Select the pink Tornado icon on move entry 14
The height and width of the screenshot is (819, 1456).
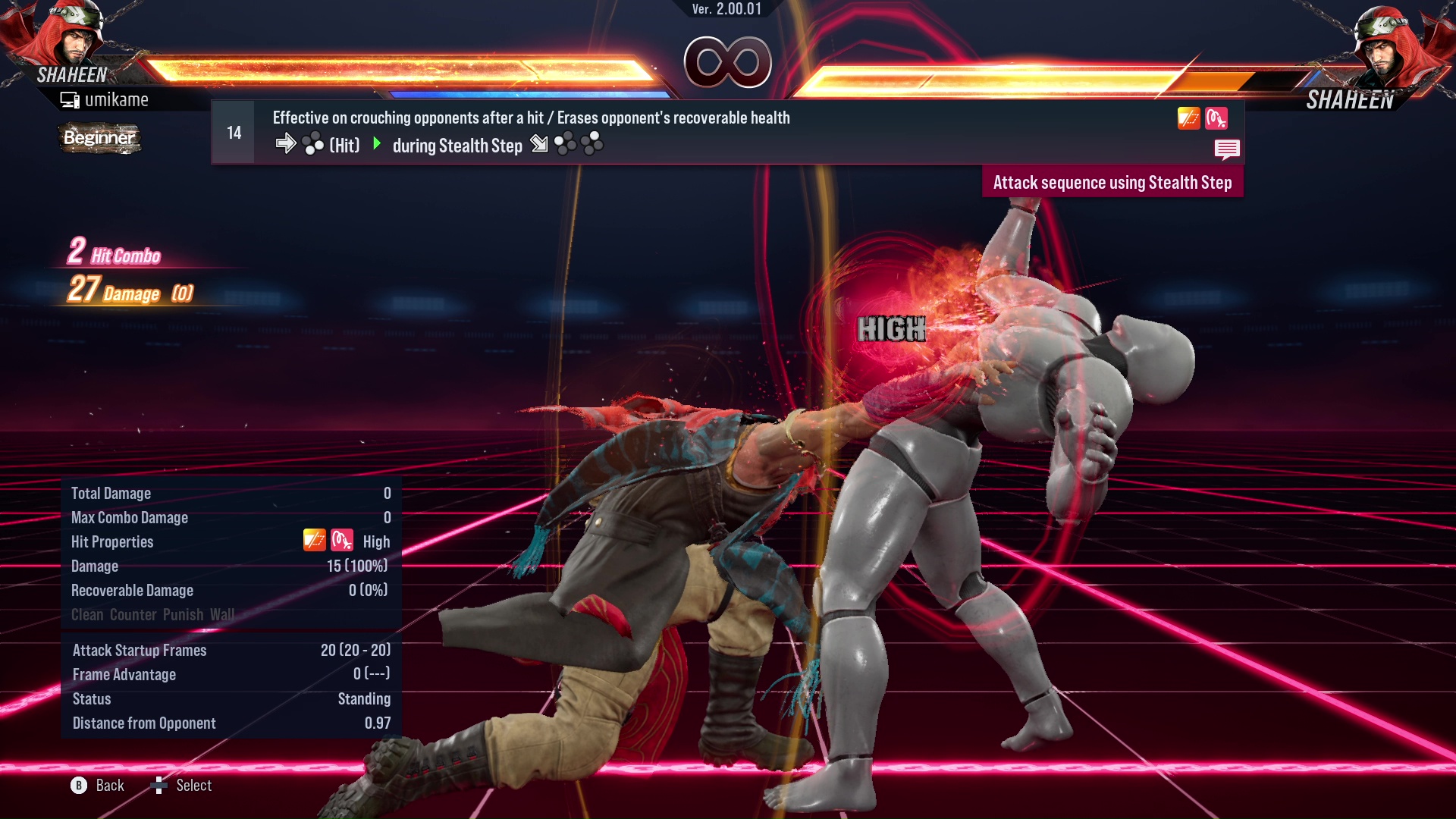click(x=1216, y=118)
